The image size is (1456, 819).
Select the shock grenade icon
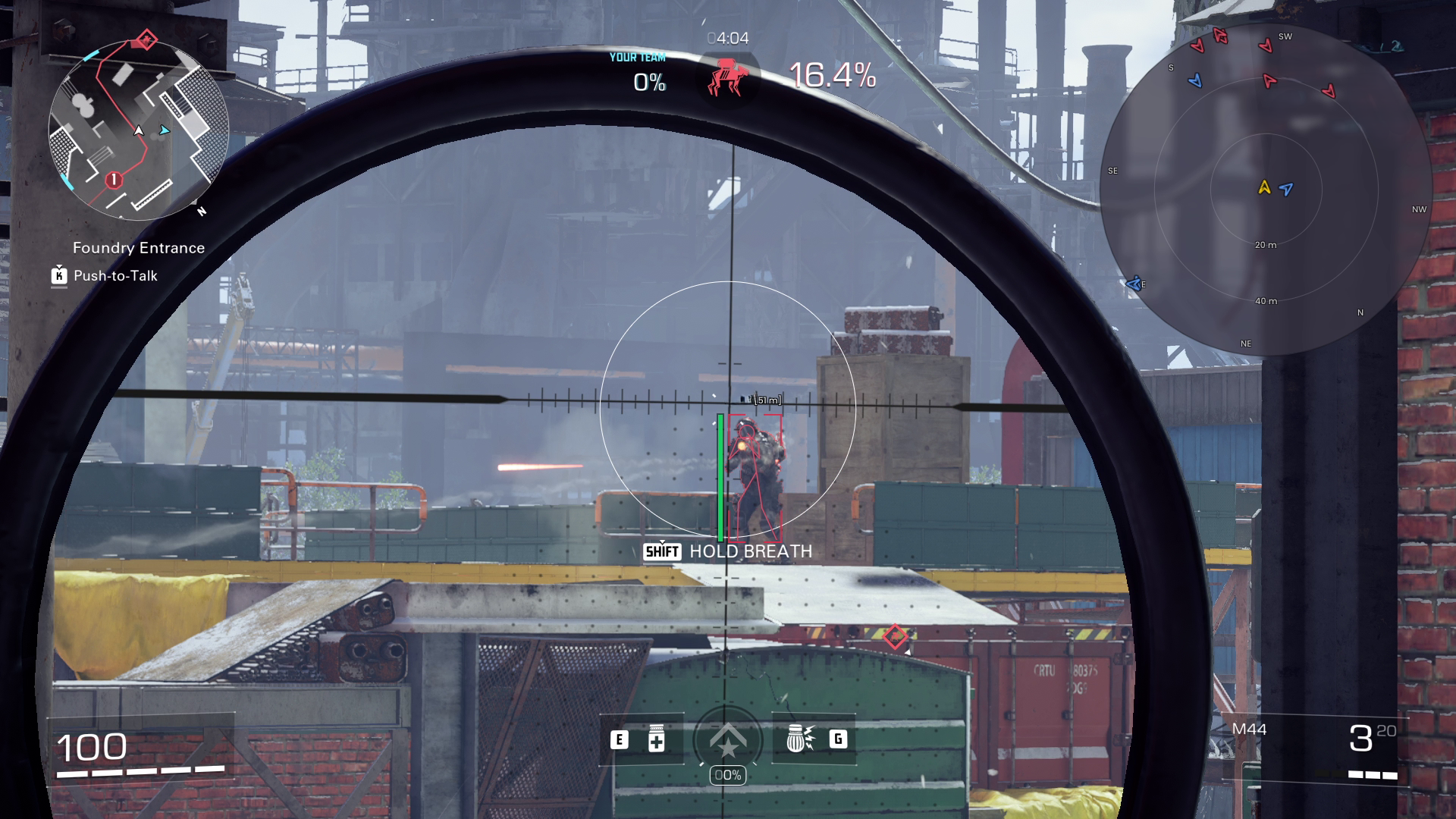[x=799, y=739]
